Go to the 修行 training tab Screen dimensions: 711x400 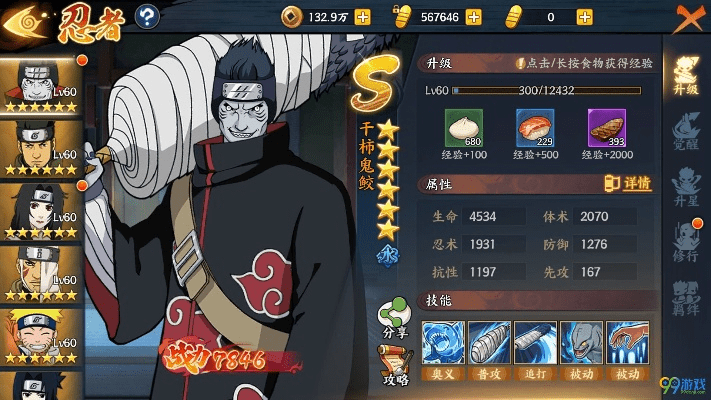pyautogui.click(x=686, y=241)
